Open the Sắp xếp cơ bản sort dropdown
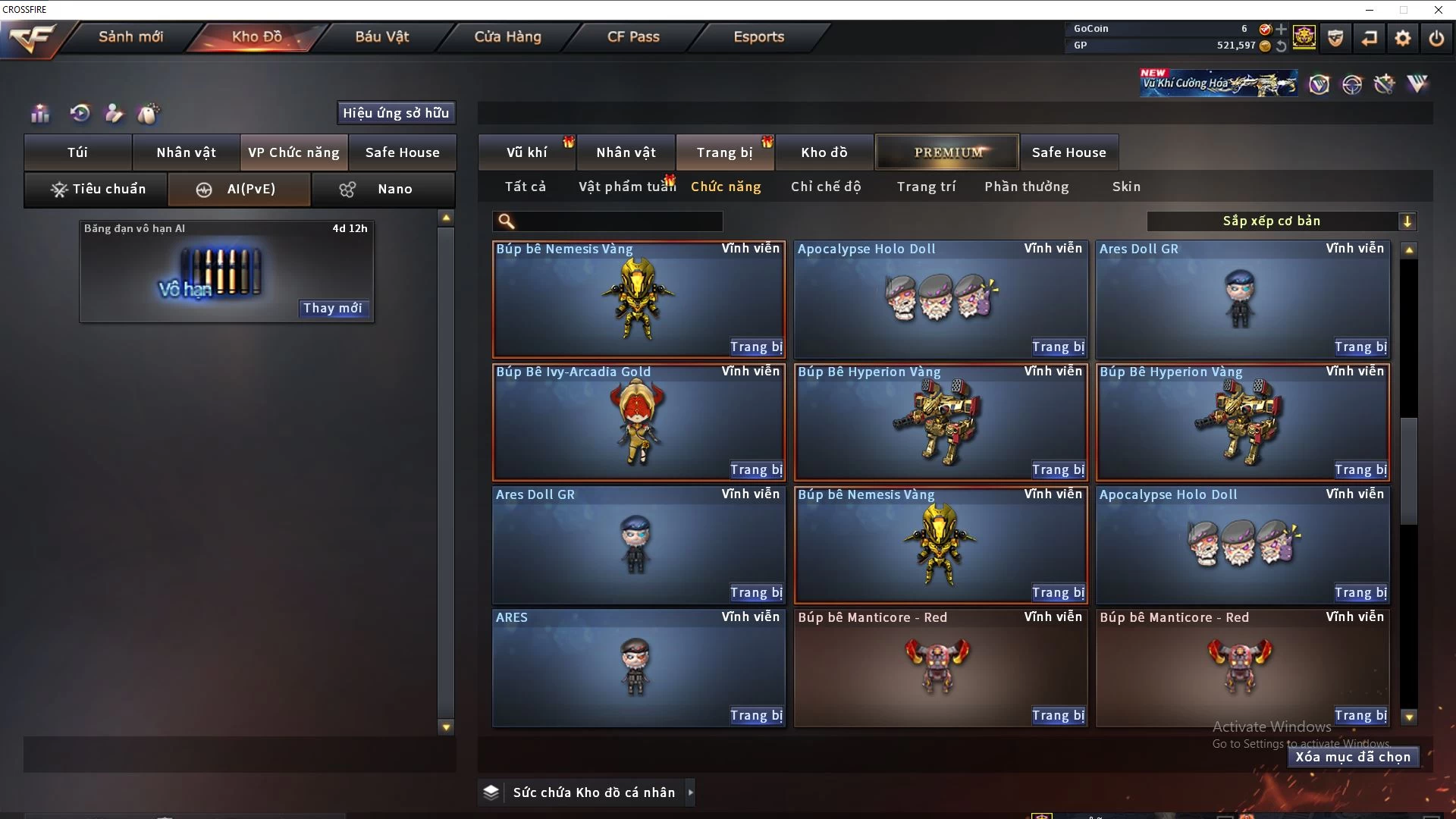The width and height of the screenshot is (1456, 819). 1281,221
